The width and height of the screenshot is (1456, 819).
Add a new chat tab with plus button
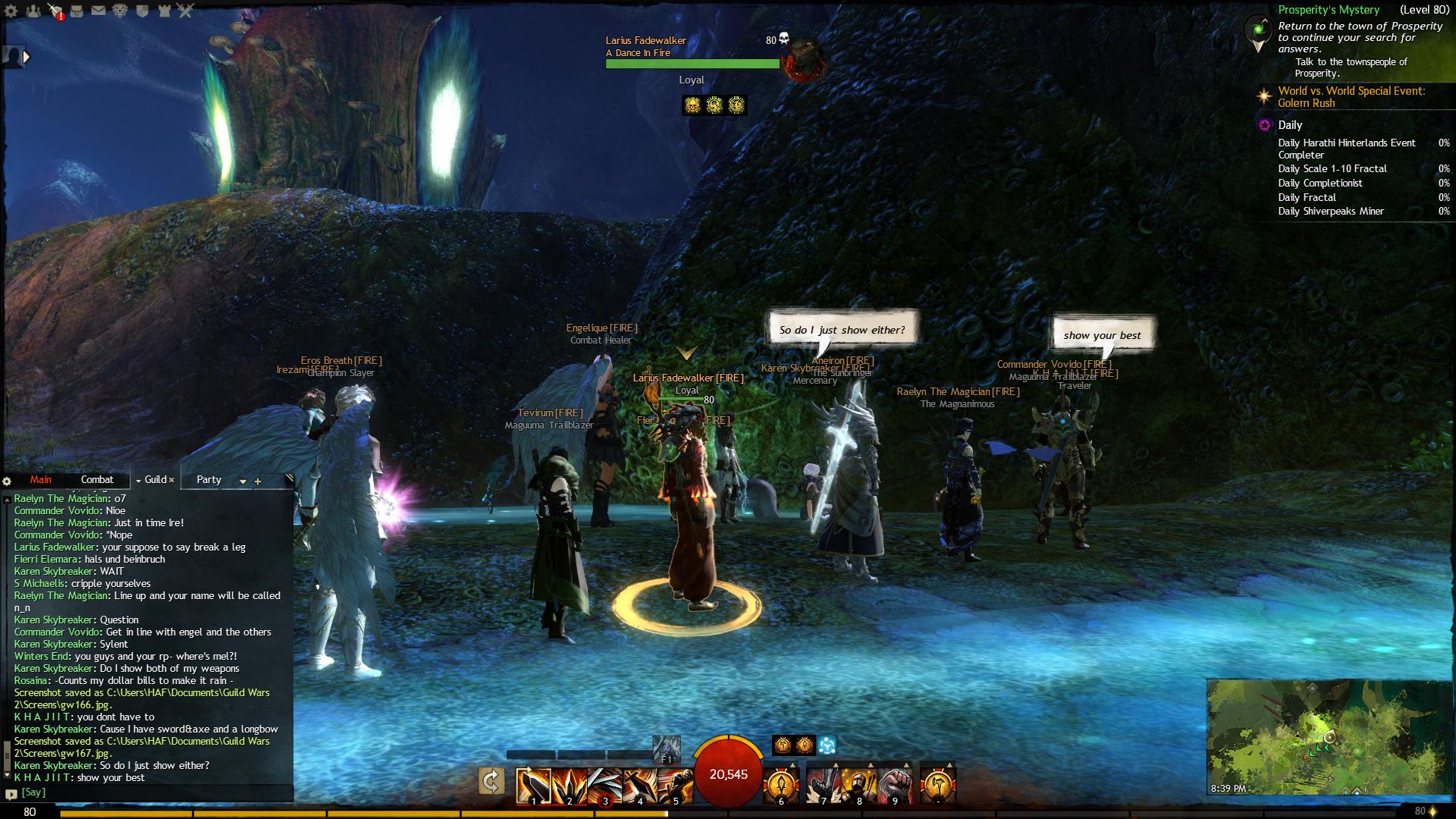[258, 482]
